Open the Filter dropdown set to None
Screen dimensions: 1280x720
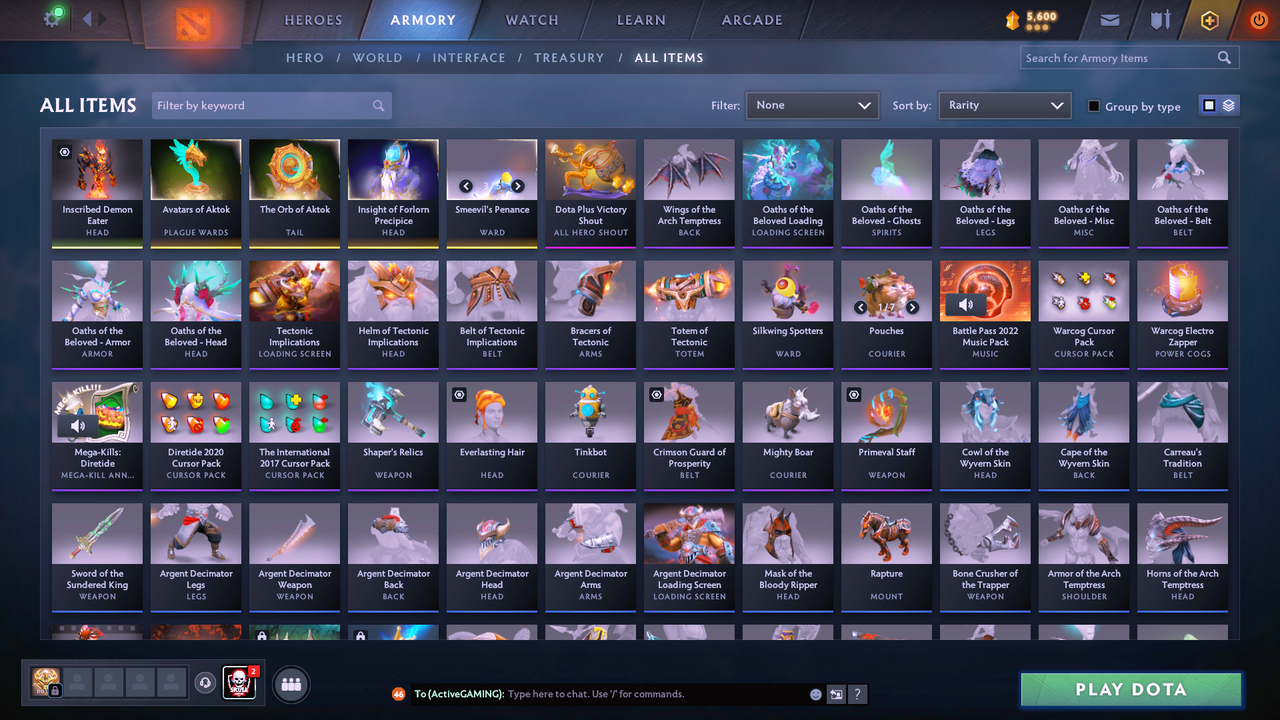click(812, 105)
